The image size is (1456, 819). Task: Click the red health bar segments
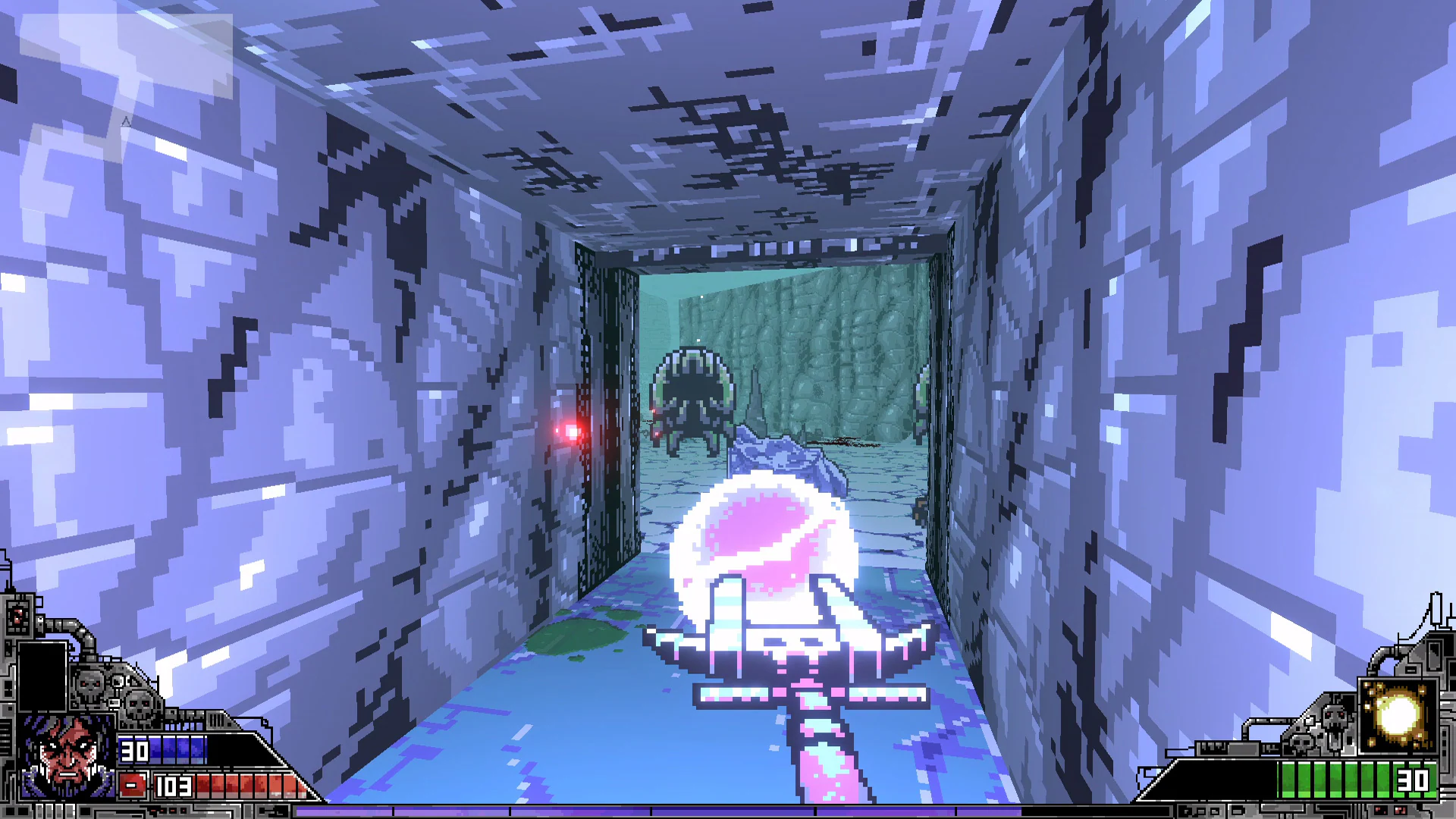244,784
